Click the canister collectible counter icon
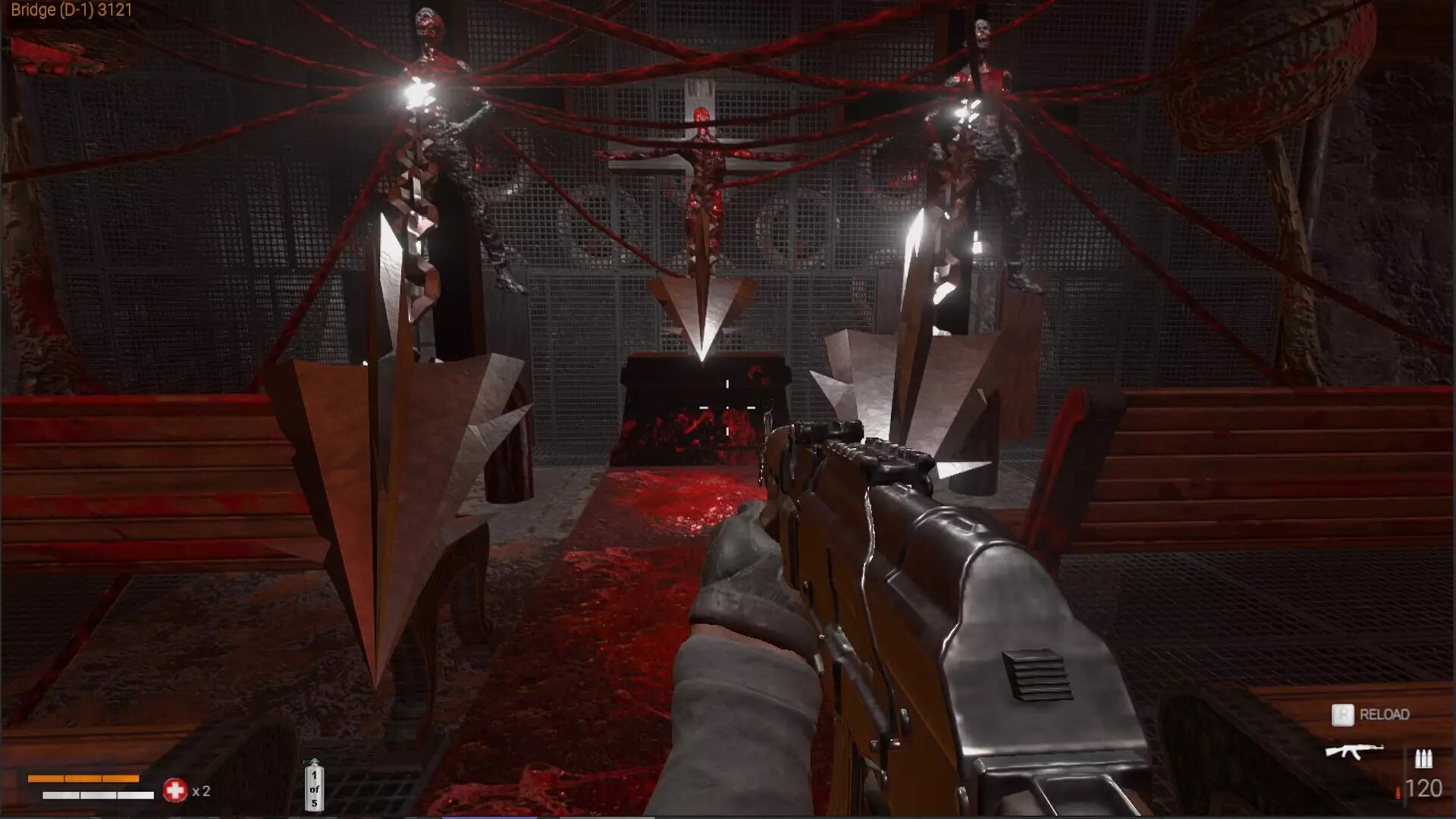The image size is (1456, 819). [314, 786]
